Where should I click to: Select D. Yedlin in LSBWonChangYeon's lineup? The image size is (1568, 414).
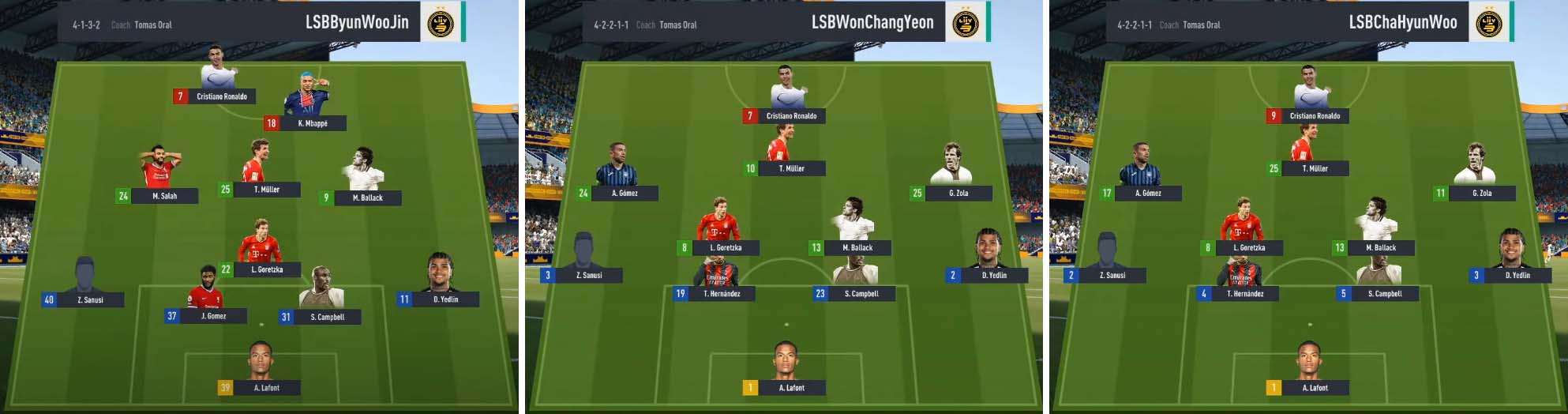(x=987, y=275)
